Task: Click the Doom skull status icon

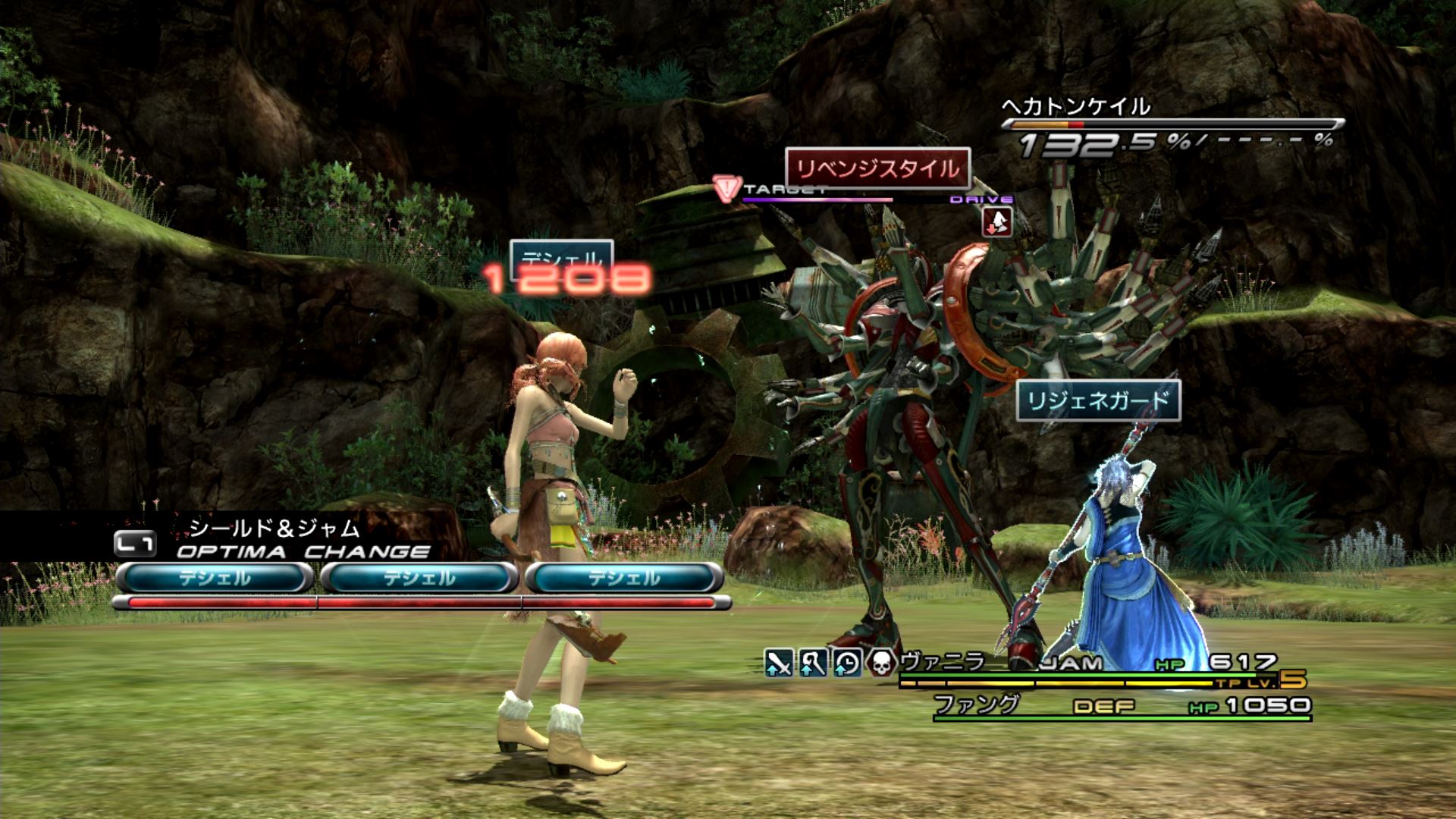Action: pyautogui.click(x=881, y=664)
